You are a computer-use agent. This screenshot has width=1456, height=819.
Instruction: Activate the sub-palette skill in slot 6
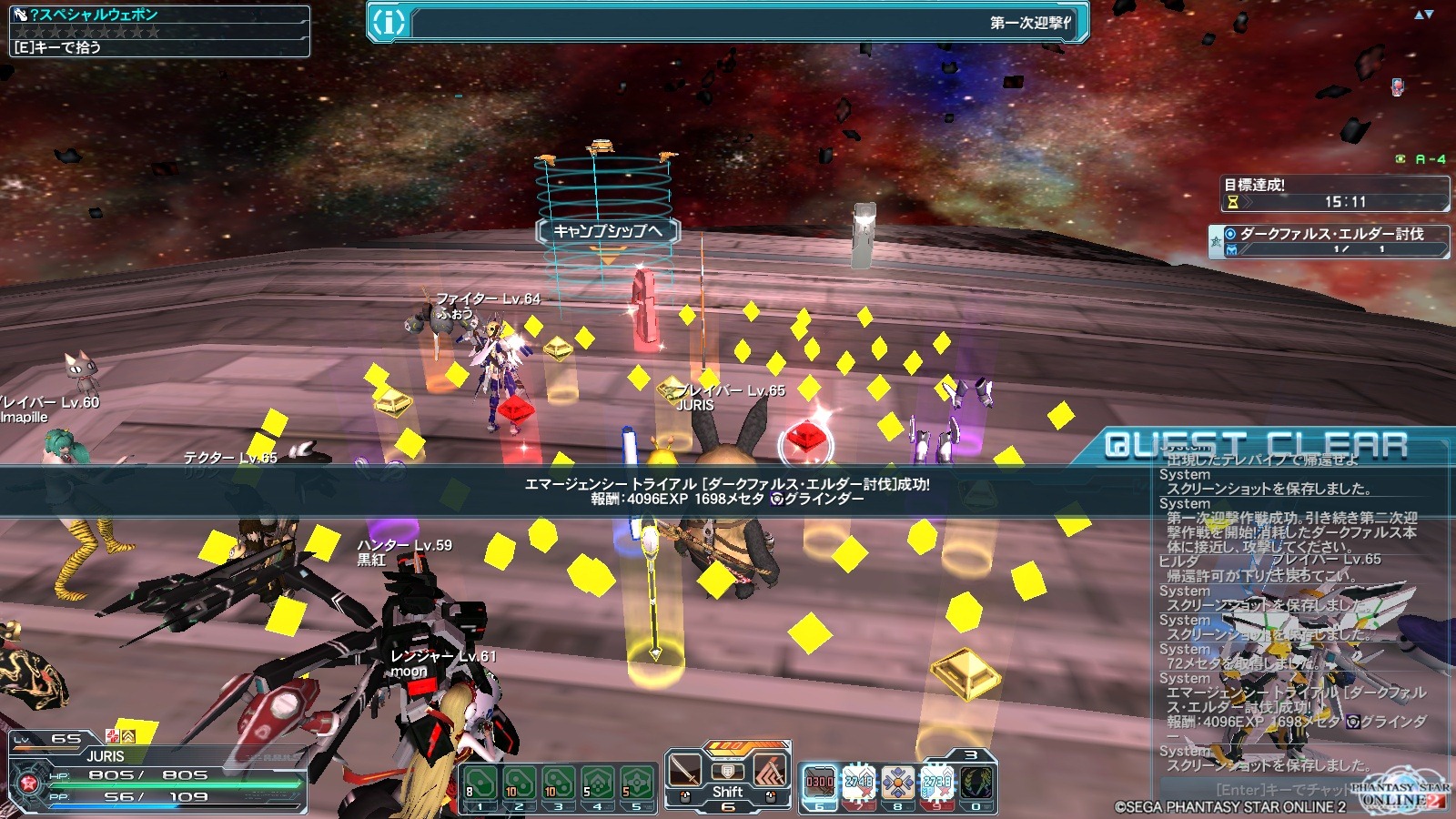click(819, 783)
